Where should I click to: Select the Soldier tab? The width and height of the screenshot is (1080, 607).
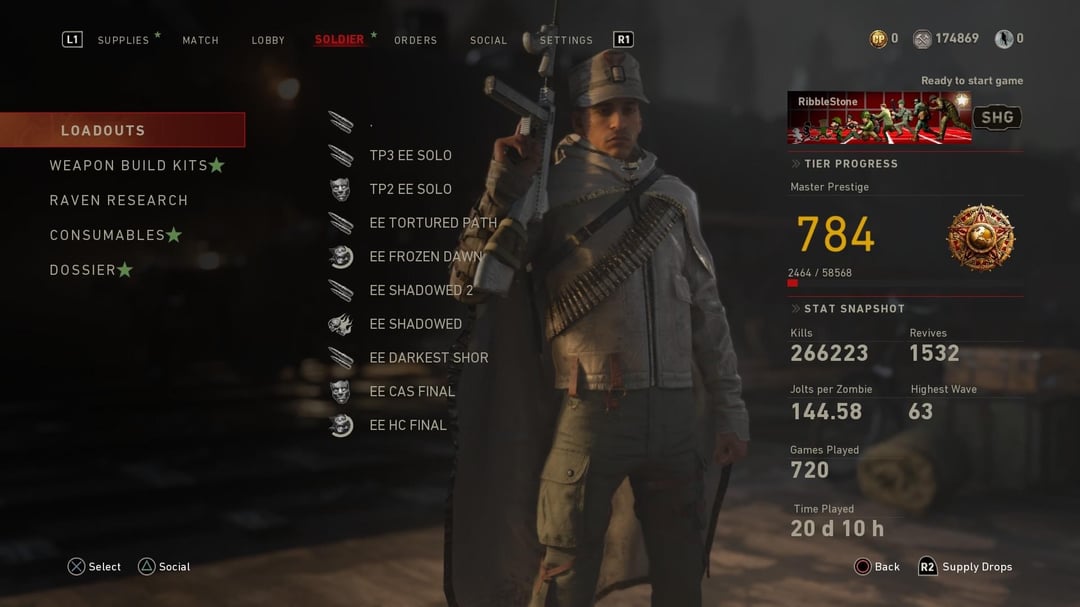[x=339, y=40]
